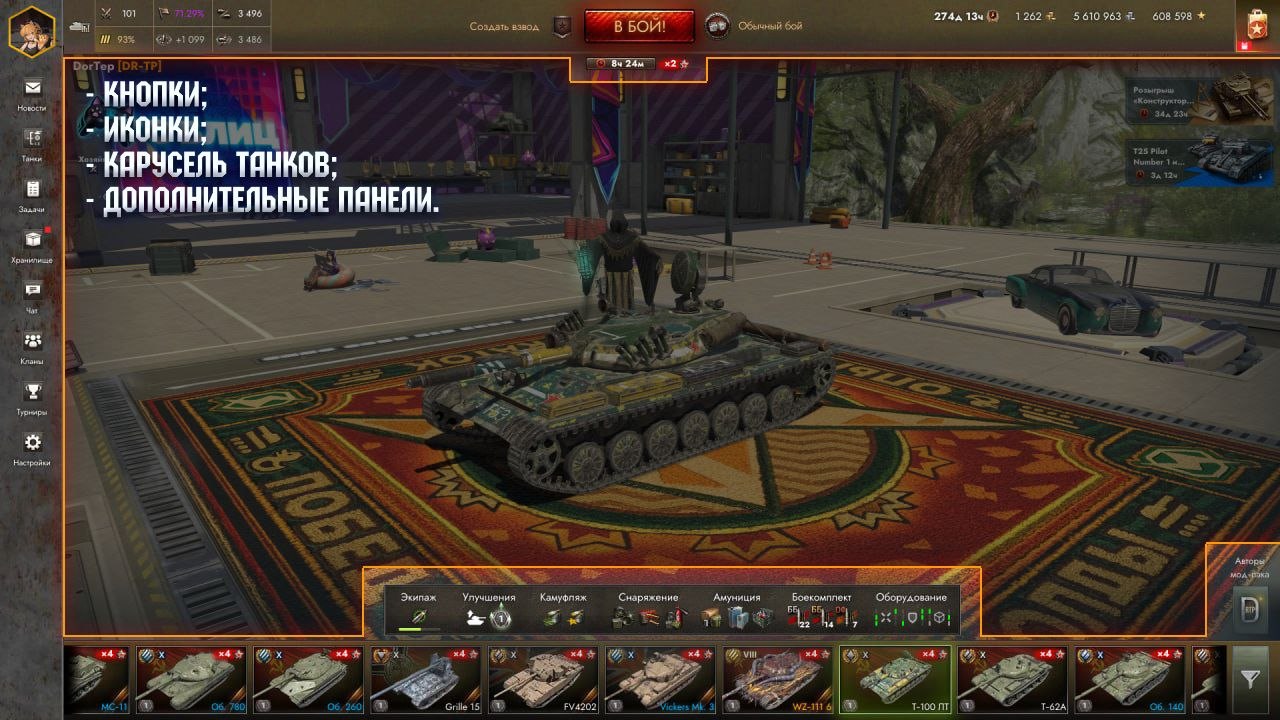This screenshot has height=720, width=1280.
Task: Open the Чат chat window
Action: [x=32, y=296]
